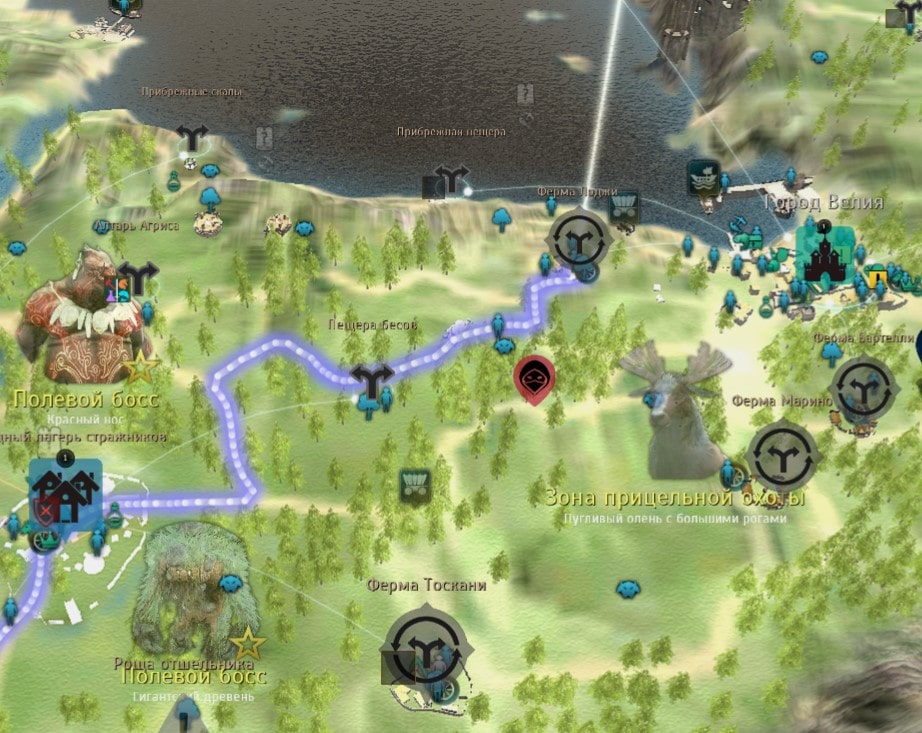
Task: Open the guard camp blue houses marker
Action: (x=65, y=490)
